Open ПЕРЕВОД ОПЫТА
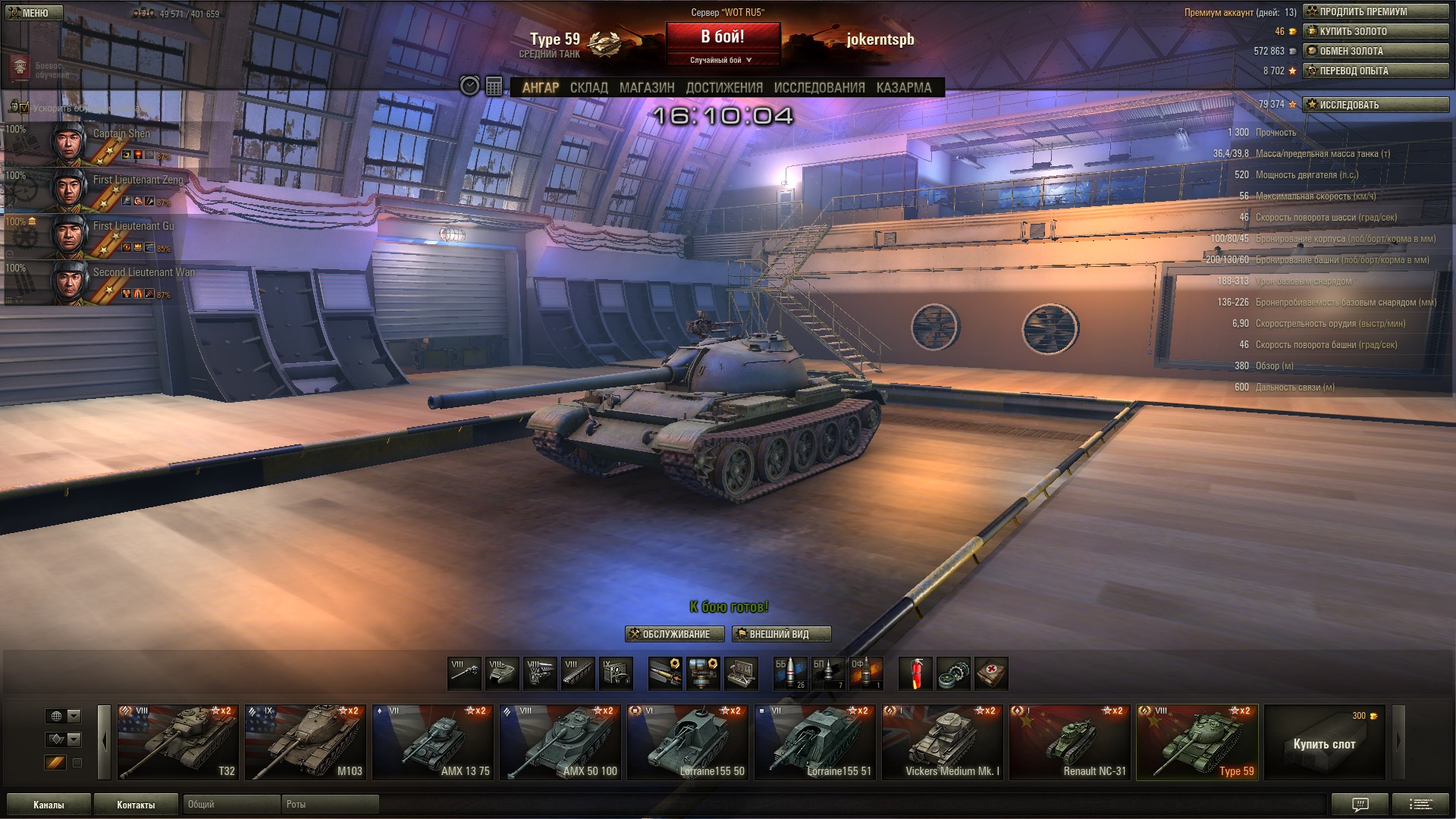 pyautogui.click(x=1376, y=71)
